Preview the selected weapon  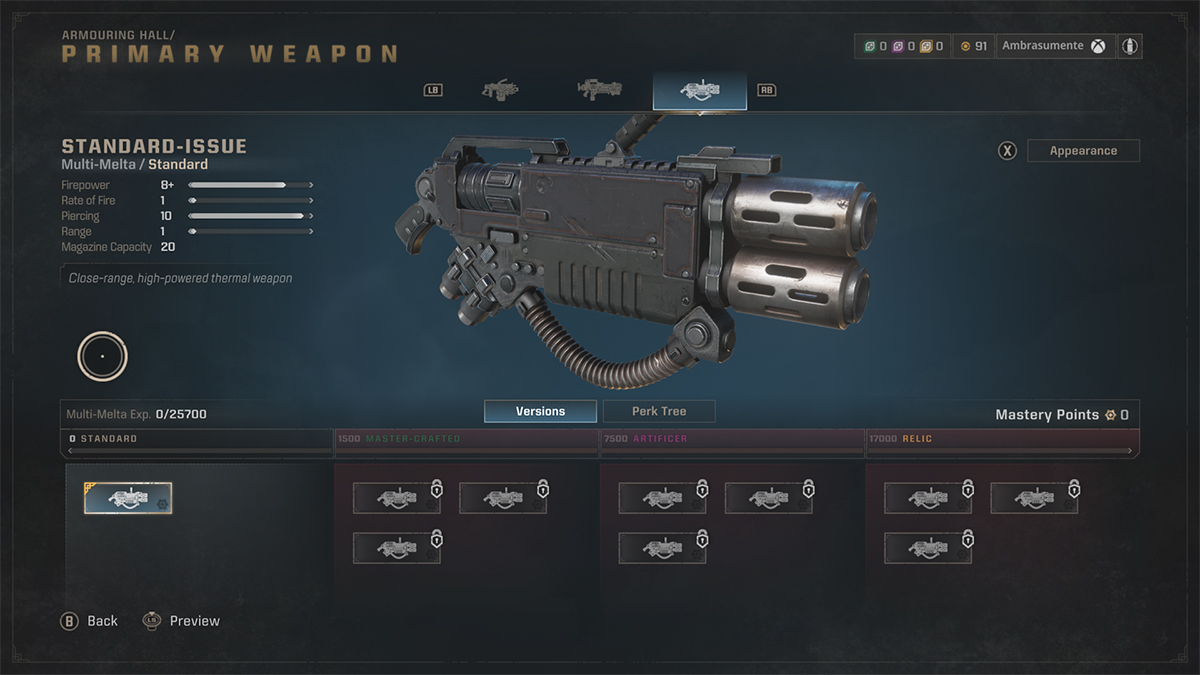182,621
